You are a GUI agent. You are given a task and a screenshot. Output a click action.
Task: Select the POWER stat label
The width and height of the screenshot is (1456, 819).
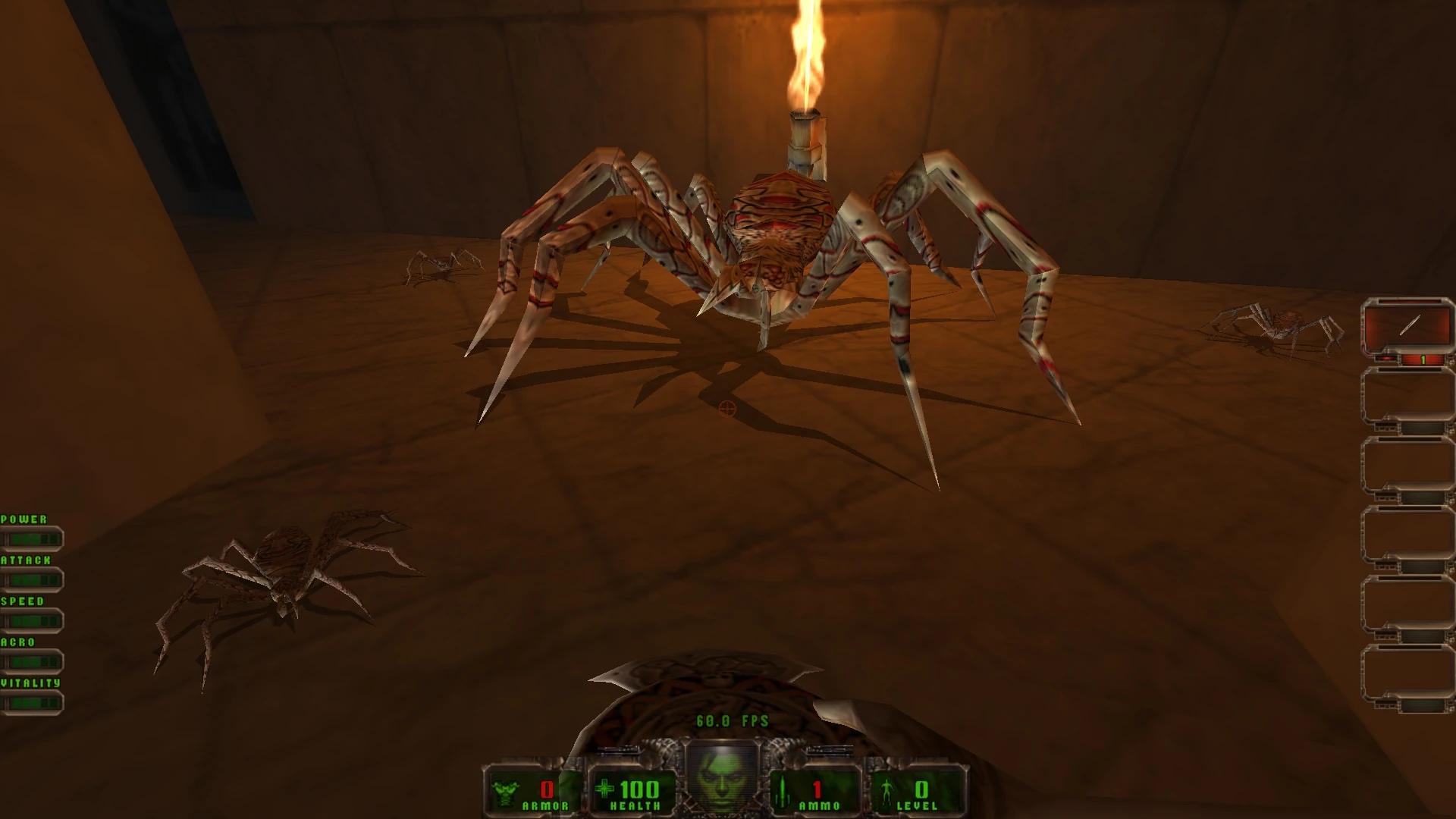click(24, 519)
